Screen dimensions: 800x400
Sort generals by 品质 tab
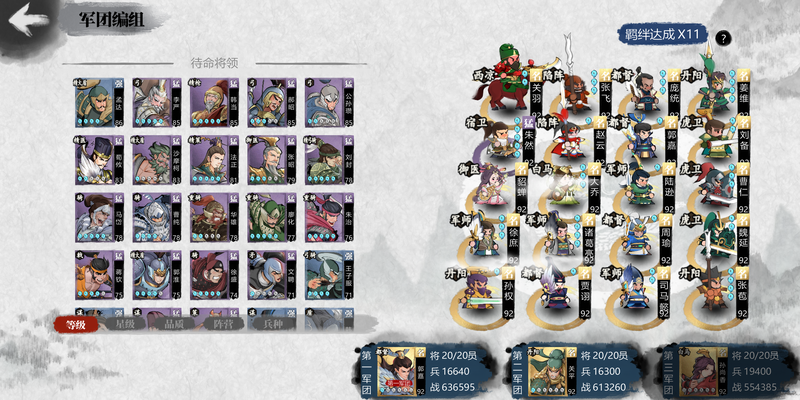click(x=173, y=323)
